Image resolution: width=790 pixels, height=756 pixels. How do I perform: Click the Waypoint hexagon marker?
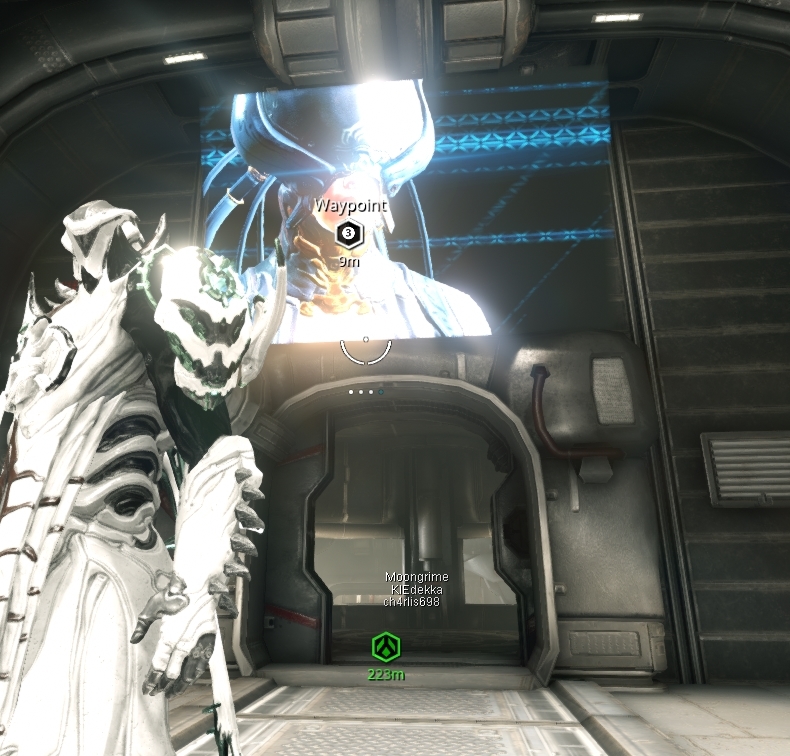pos(348,234)
